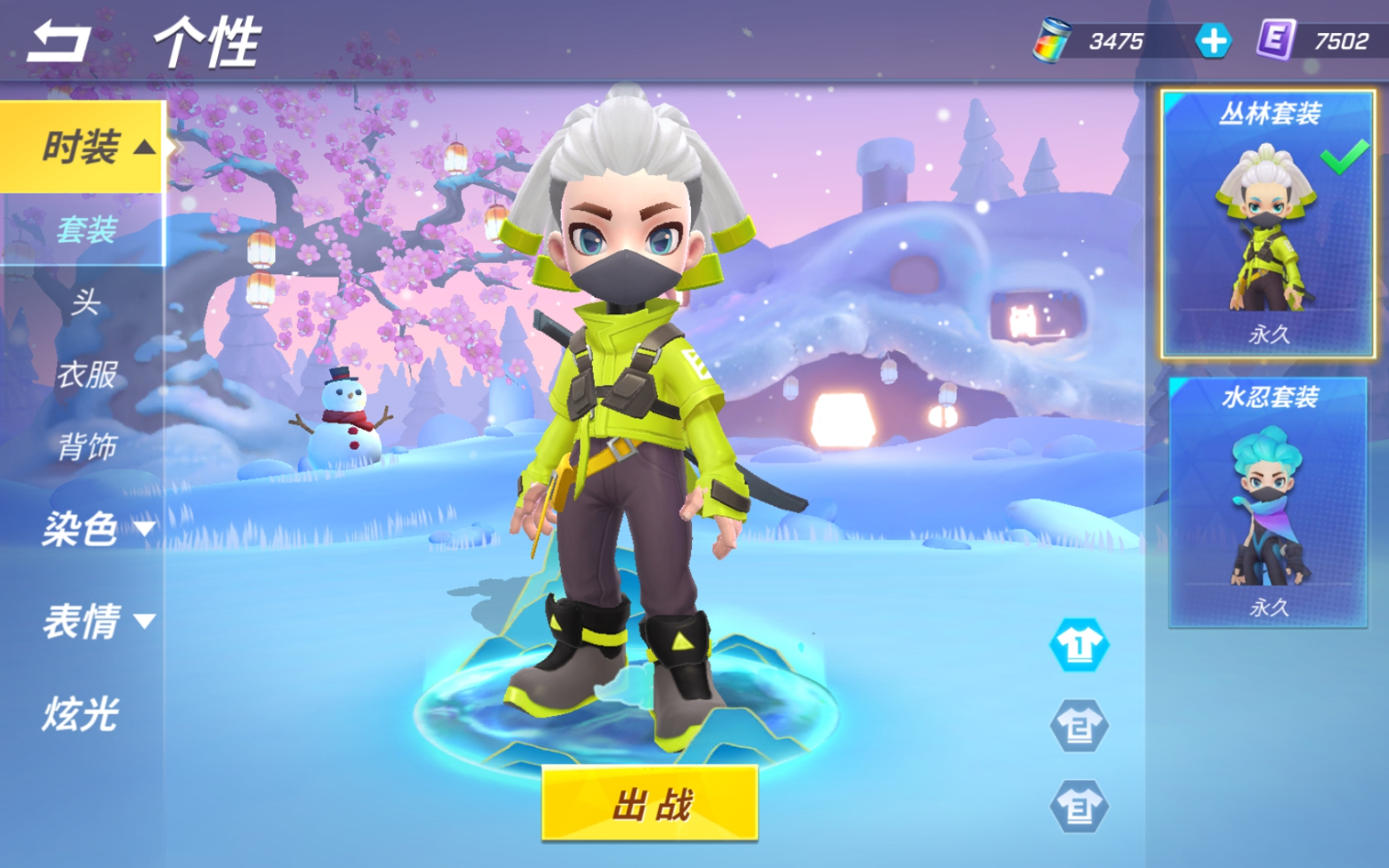Show the 背饰 back accessory tab

[x=86, y=447]
